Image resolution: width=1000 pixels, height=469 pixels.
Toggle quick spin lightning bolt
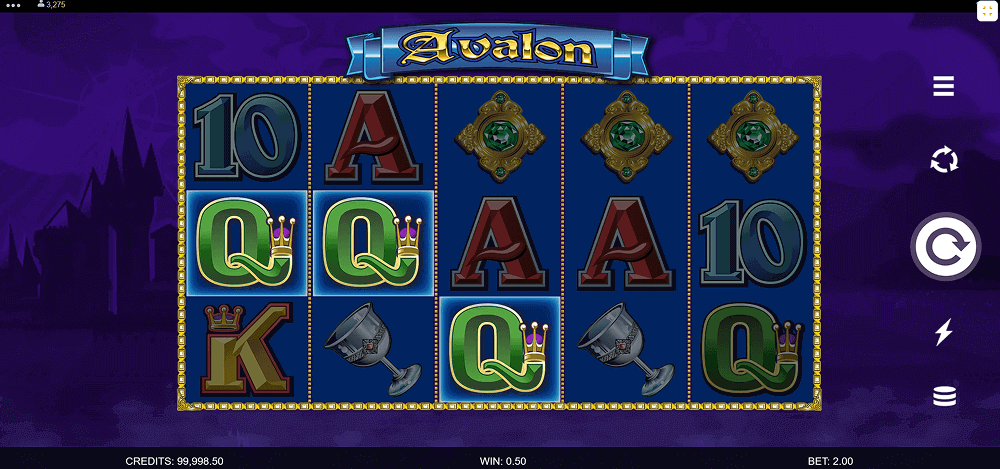point(943,332)
